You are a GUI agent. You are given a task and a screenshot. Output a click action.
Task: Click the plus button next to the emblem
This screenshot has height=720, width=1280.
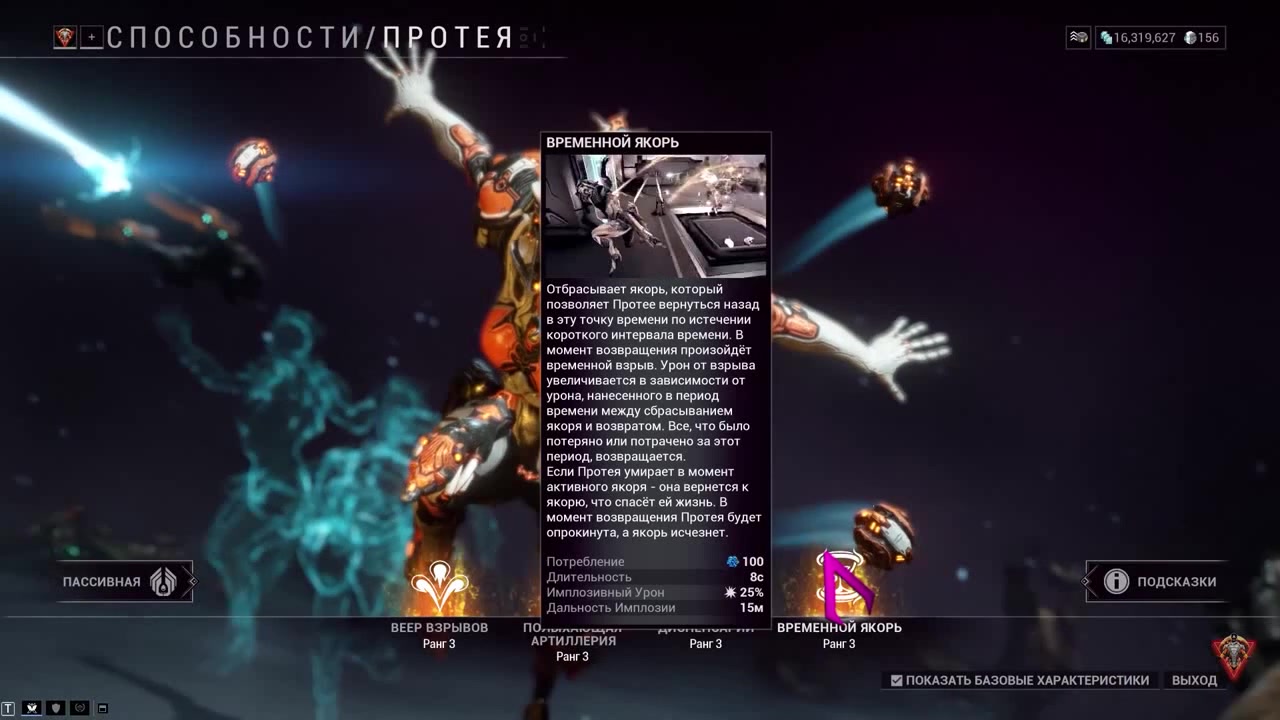point(91,38)
